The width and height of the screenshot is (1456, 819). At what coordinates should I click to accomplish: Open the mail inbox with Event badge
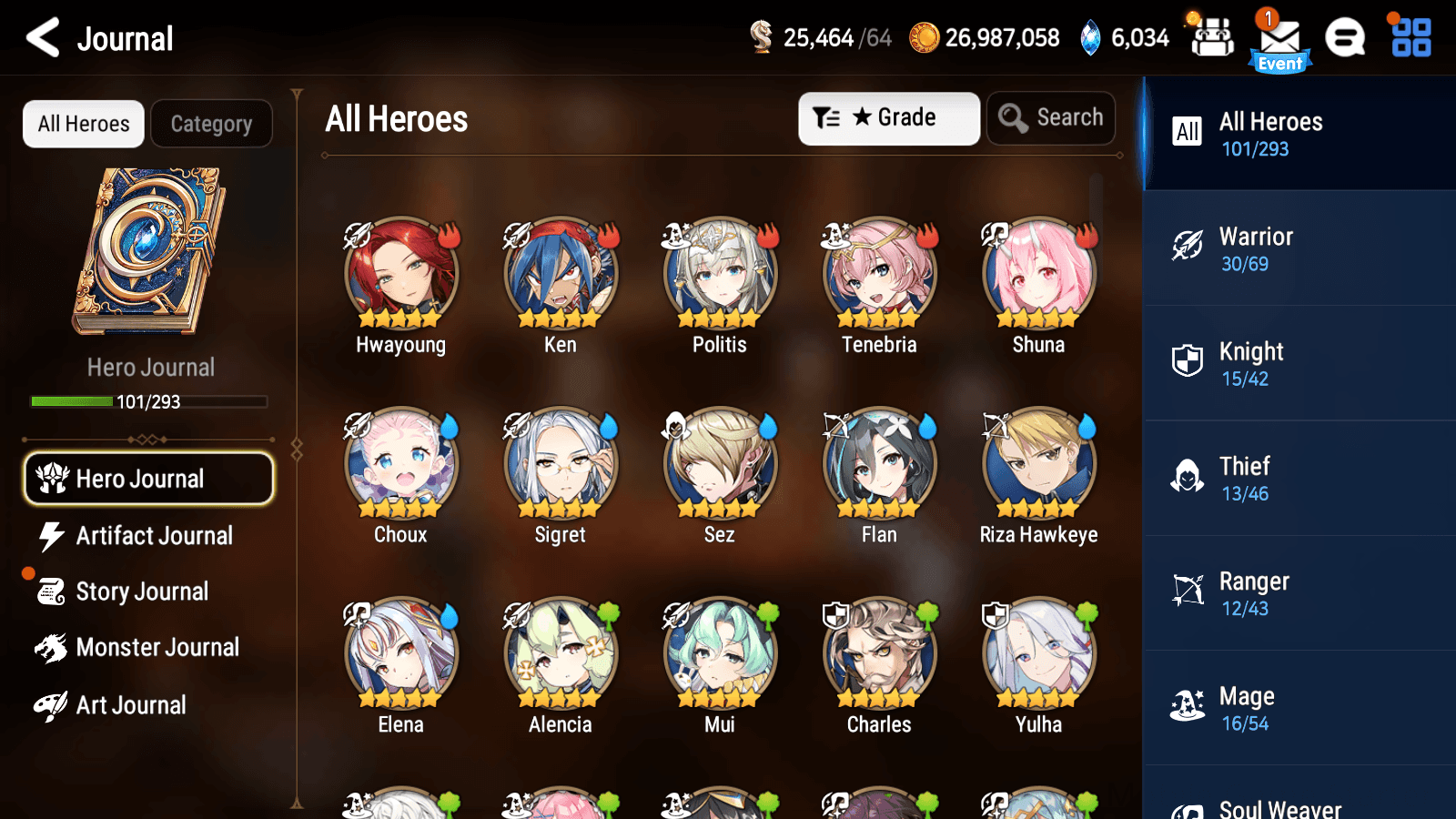pos(1279,38)
